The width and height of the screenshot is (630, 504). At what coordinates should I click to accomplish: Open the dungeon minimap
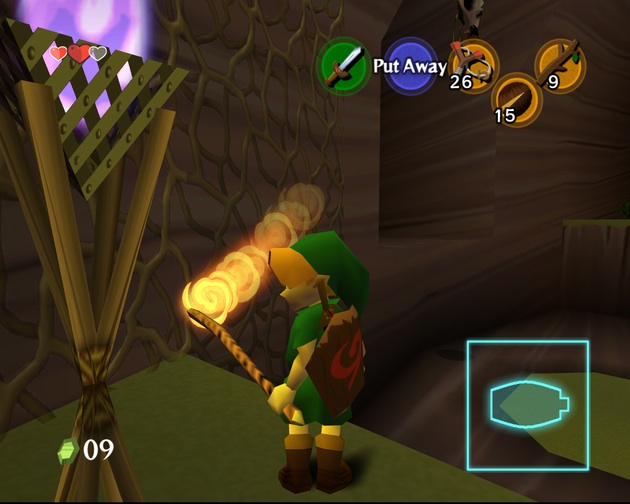click(x=527, y=405)
